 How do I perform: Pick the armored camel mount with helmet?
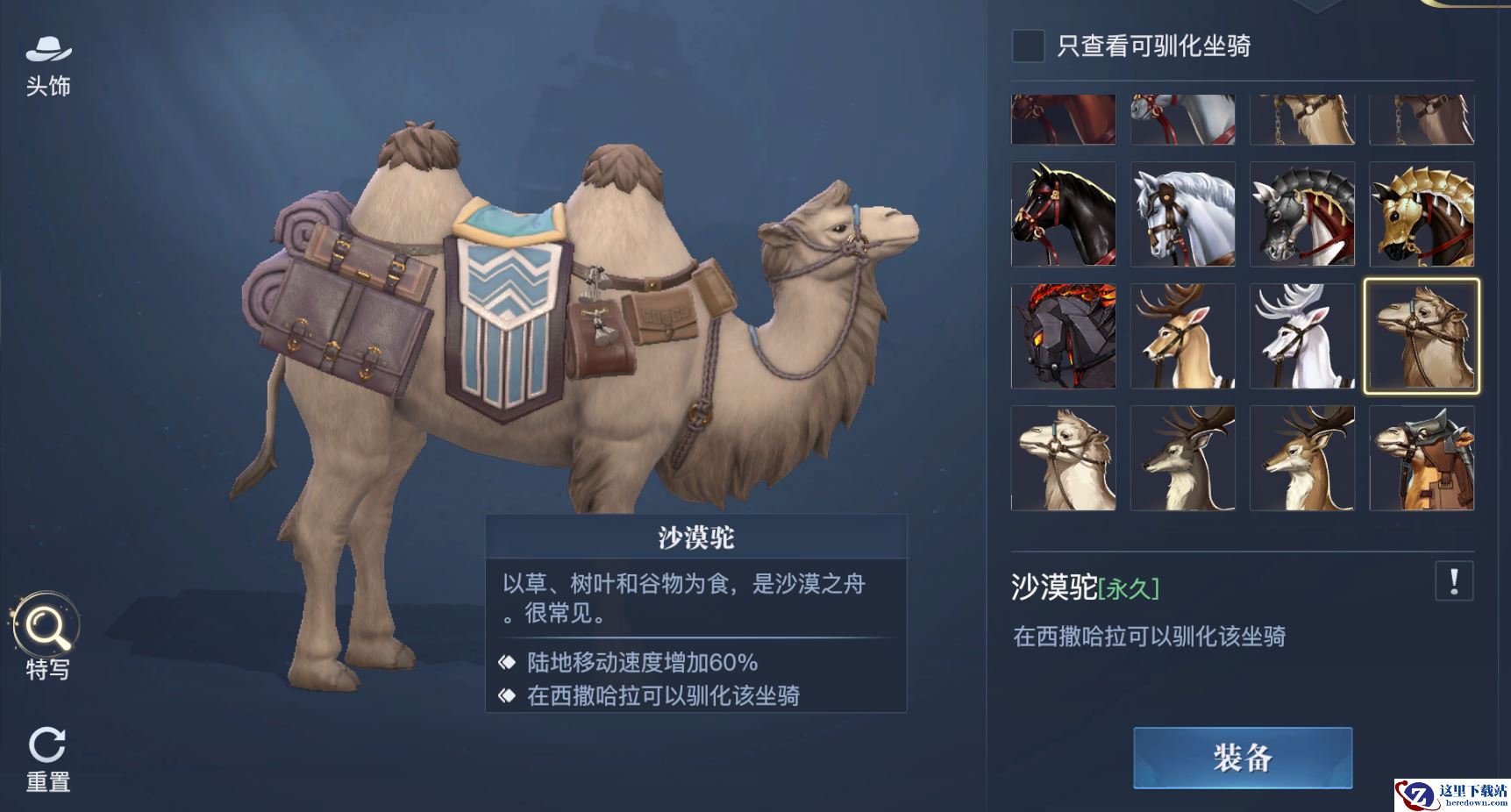(x=1421, y=458)
